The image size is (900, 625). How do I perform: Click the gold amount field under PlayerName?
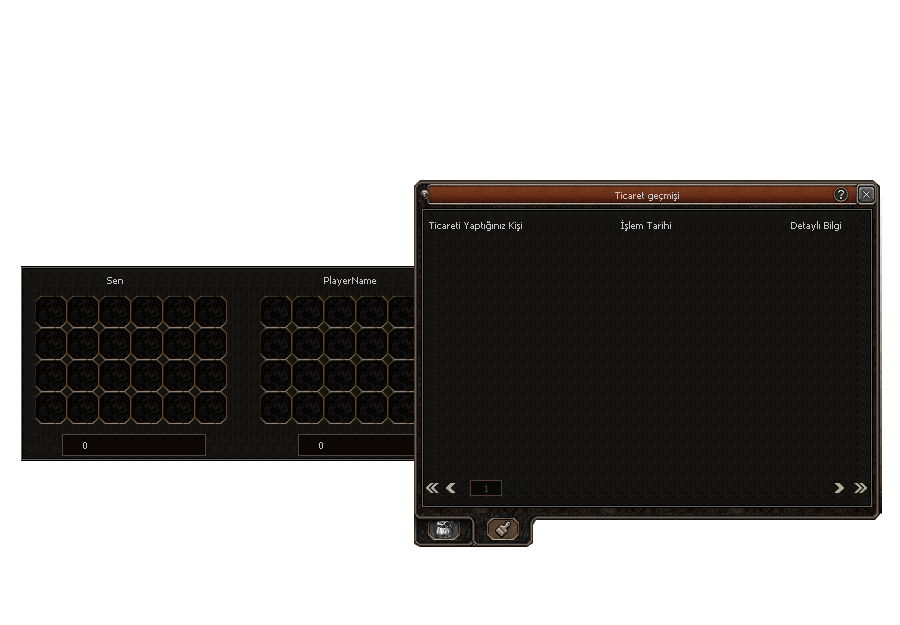(x=356, y=445)
